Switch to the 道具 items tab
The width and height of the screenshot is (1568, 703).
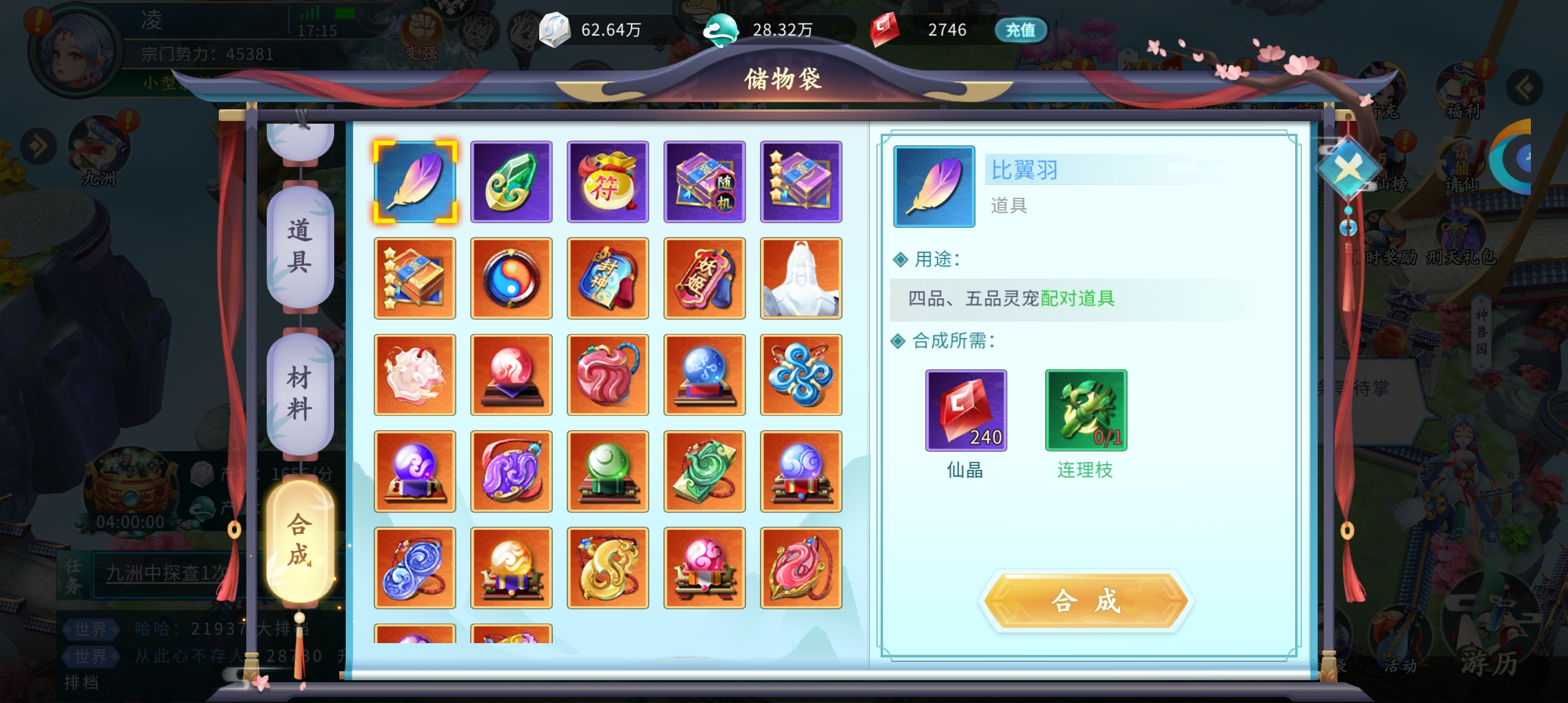[x=300, y=246]
